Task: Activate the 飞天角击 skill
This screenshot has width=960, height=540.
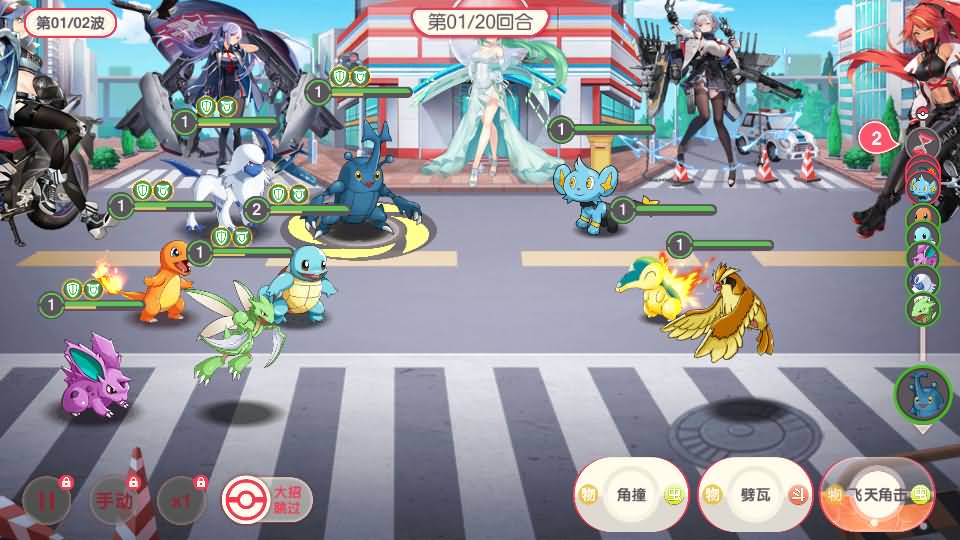Action: click(x=877, y=494)
